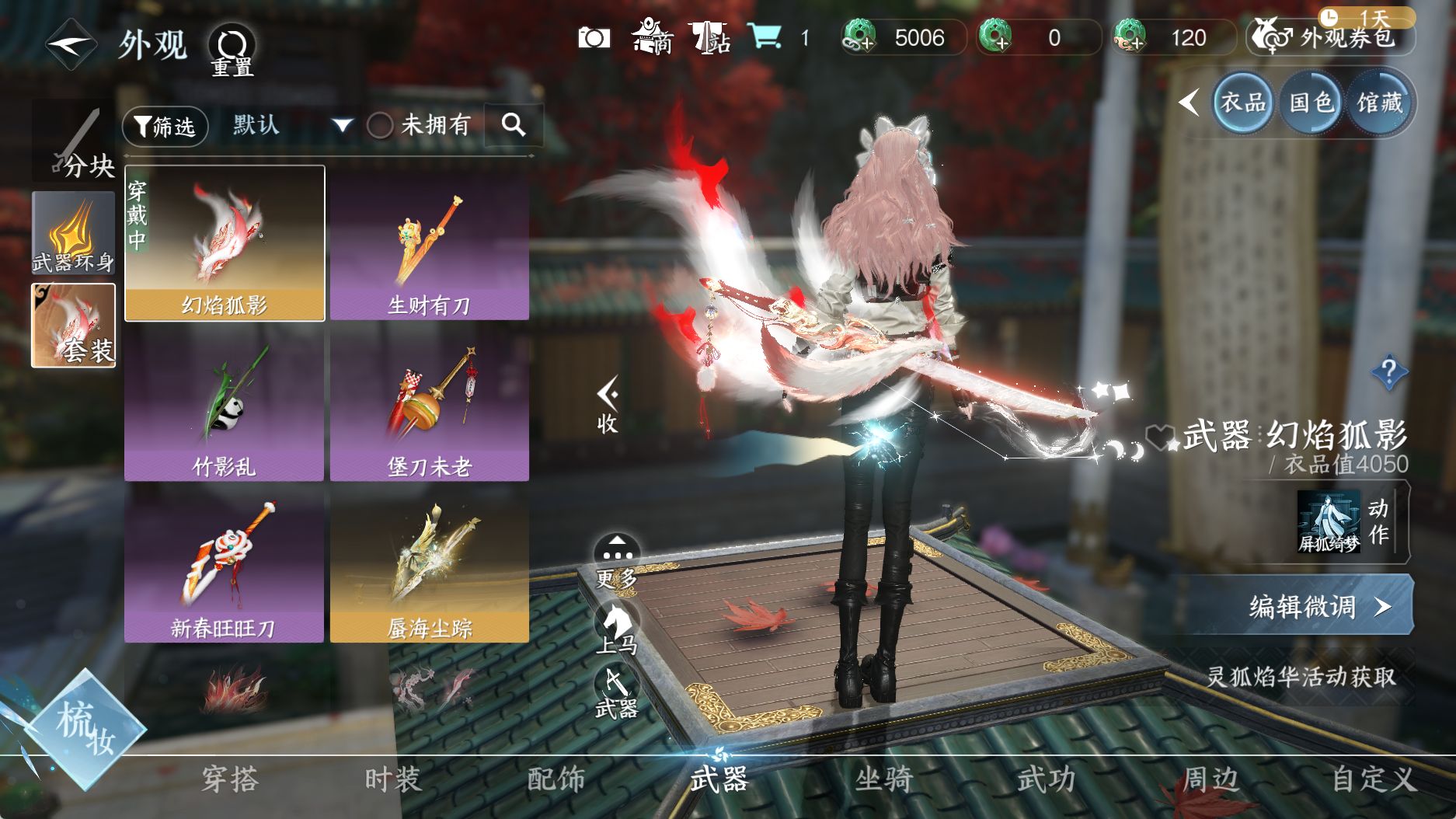Viewport: 1456px width, 819px height.
Task: Open the 馆藏 collection view
Action: coord(1380,103)
